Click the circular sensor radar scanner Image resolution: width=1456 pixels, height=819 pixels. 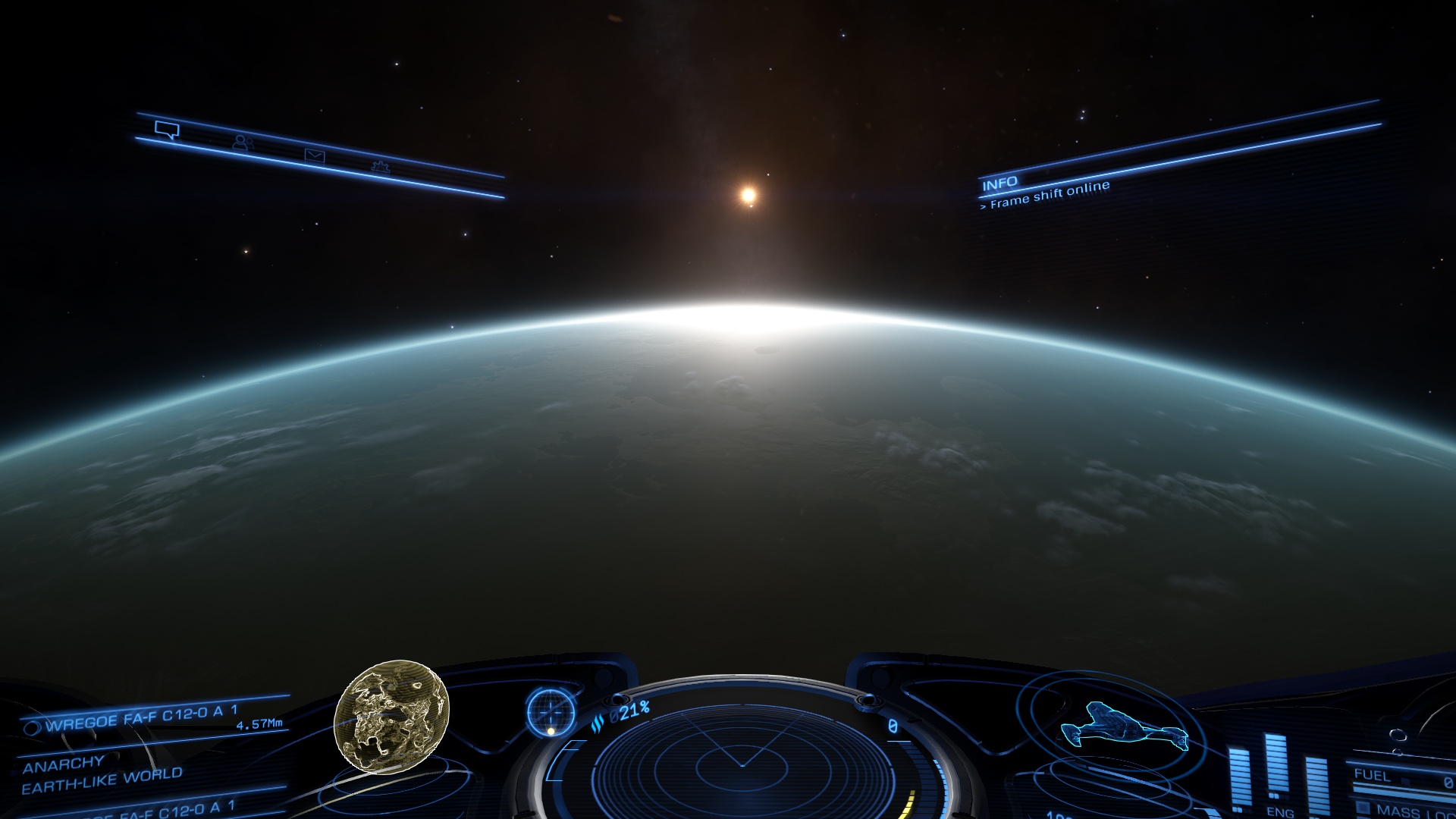tap(742, 762)
